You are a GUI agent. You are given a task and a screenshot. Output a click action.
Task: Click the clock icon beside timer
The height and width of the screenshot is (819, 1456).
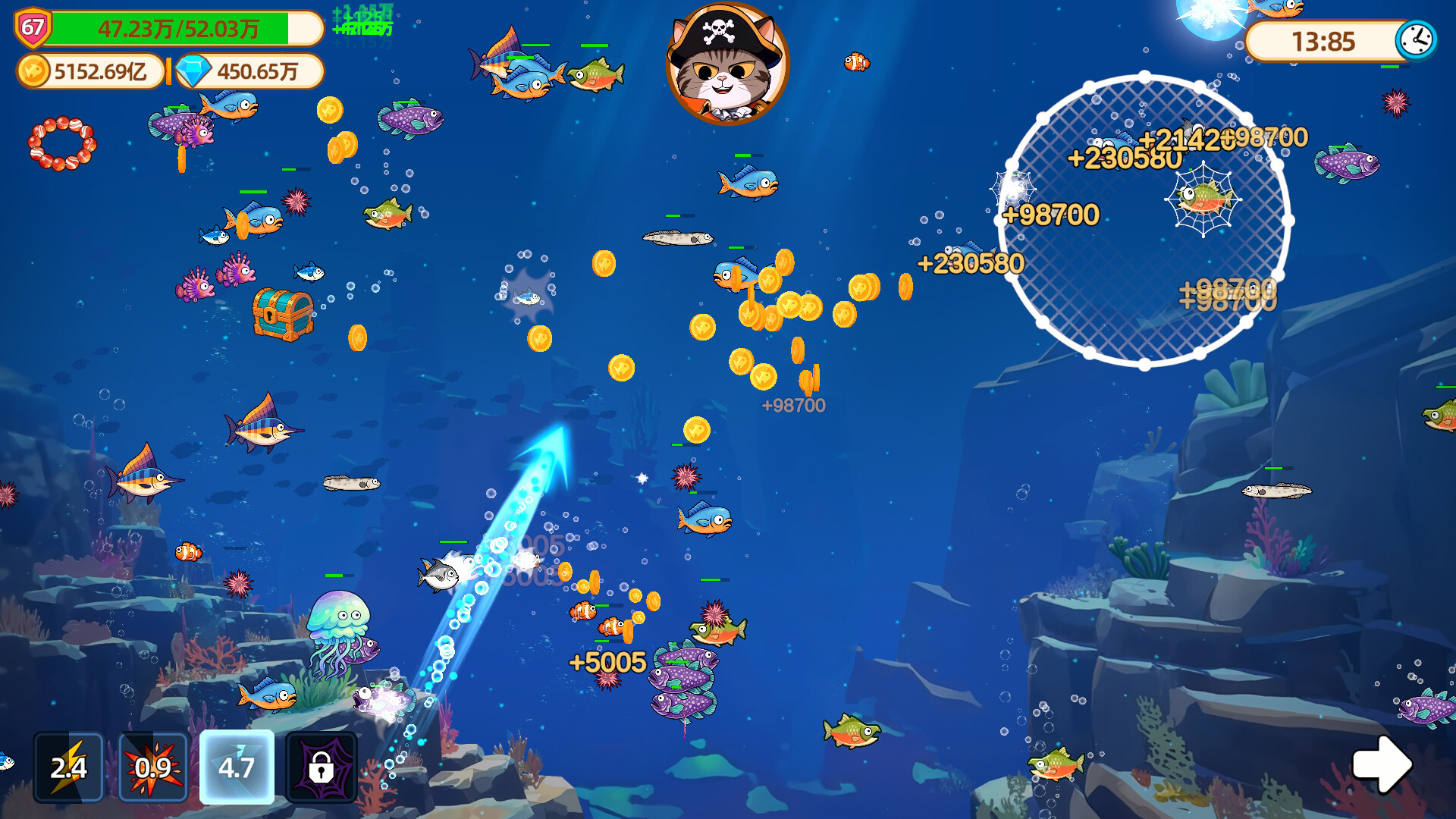point(1416,40)
